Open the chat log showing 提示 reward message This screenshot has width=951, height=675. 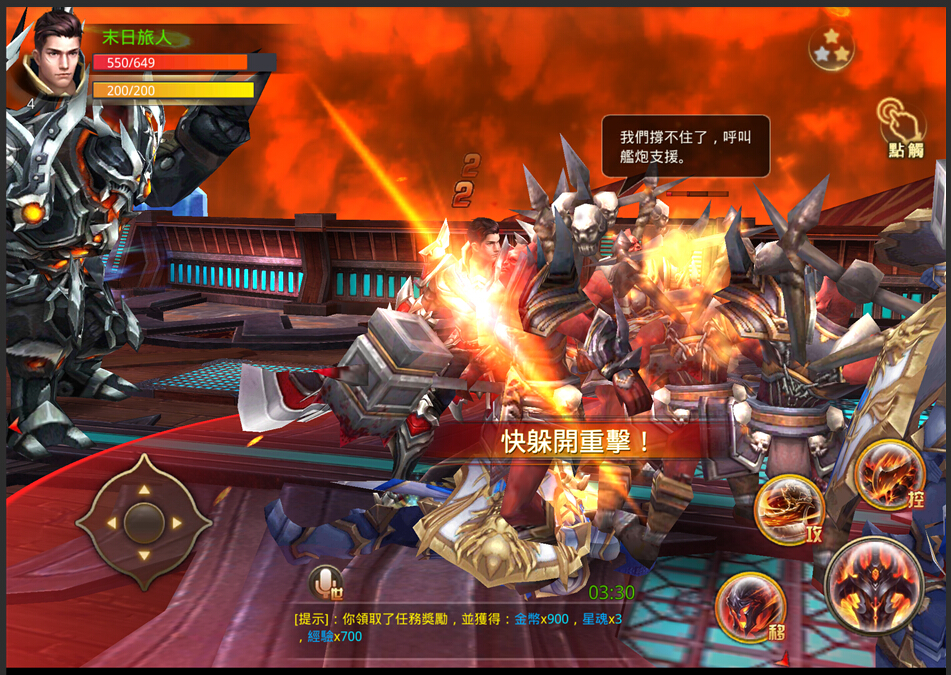[x=458, y=627]
